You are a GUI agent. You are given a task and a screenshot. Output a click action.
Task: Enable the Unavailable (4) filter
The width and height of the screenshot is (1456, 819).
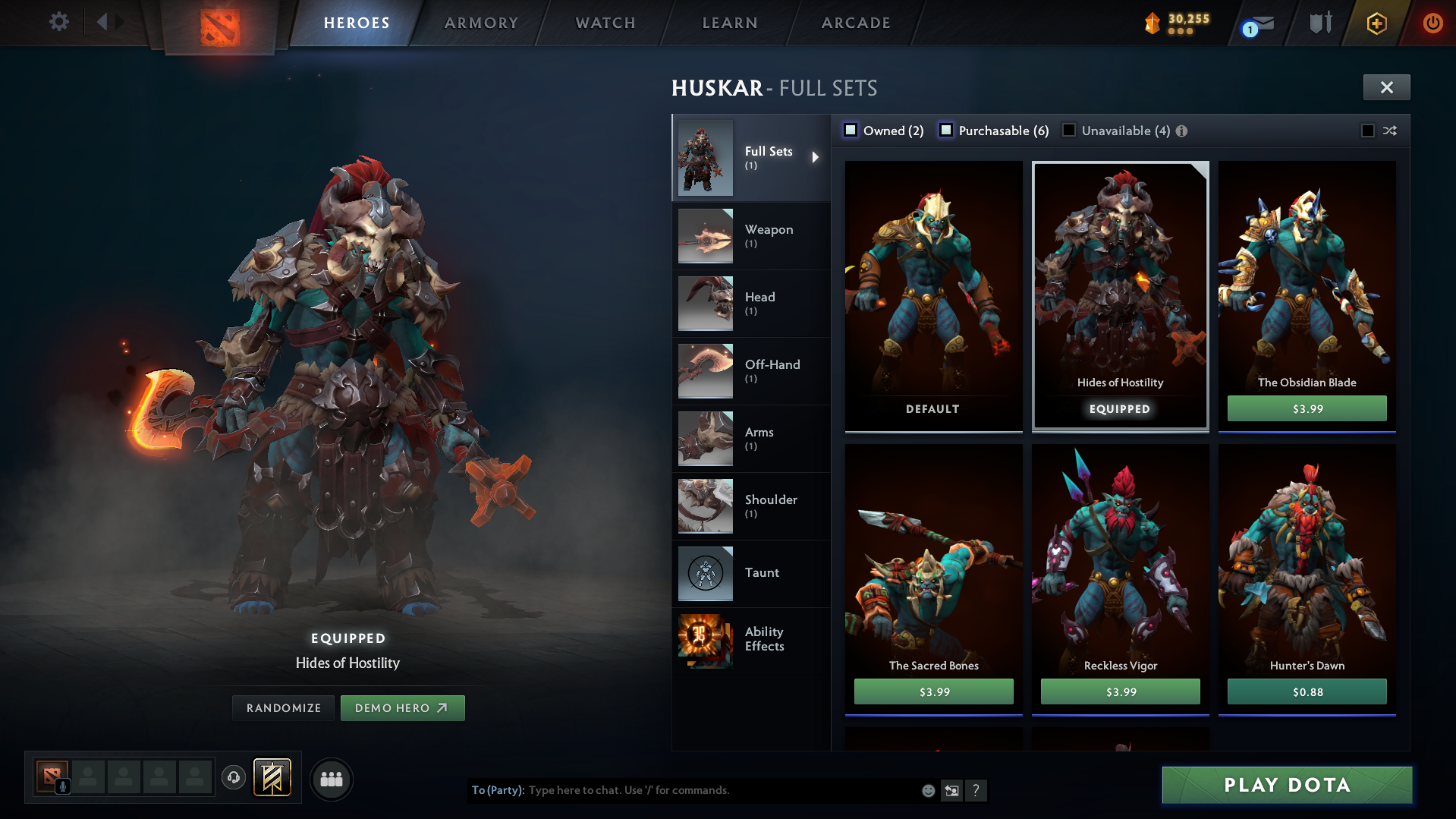[1069, 130]
